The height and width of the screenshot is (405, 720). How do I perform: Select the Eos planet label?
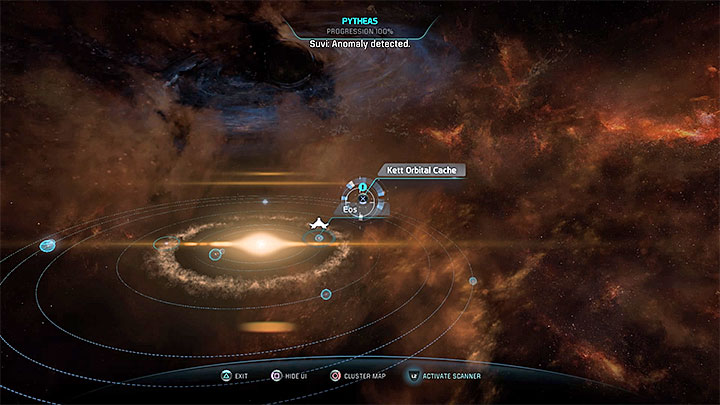(350, 210)
